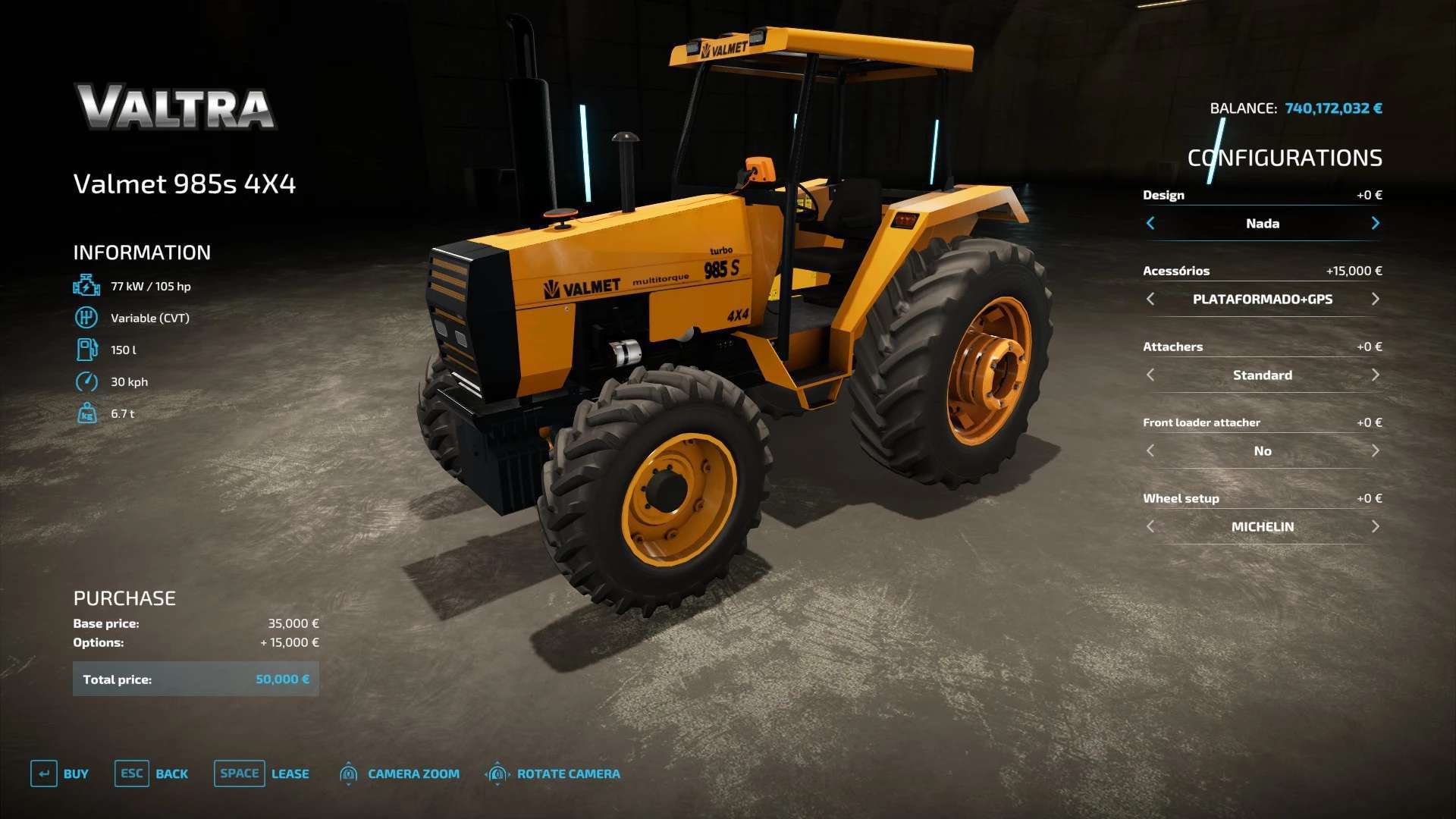Select the transmission (CVT) info icon

pos(86,318)
